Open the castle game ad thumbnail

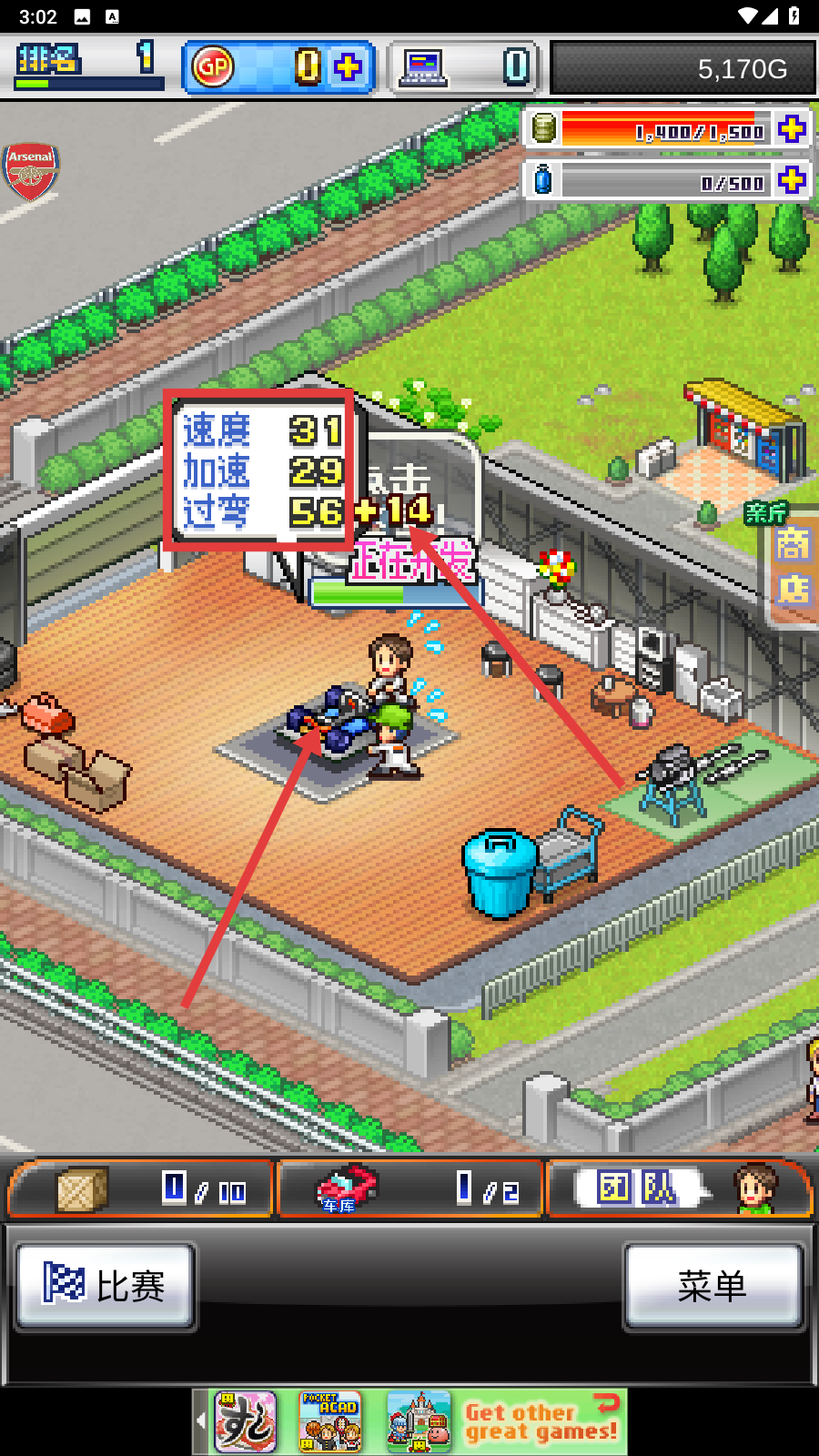(x=418, y=1421)
